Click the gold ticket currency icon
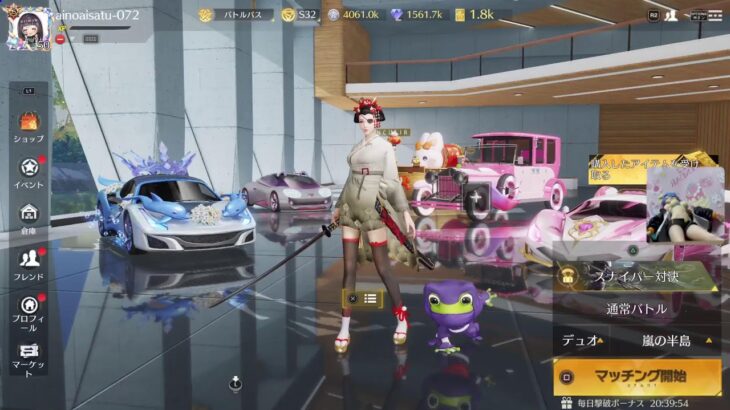730x410 pixels. 460,15
